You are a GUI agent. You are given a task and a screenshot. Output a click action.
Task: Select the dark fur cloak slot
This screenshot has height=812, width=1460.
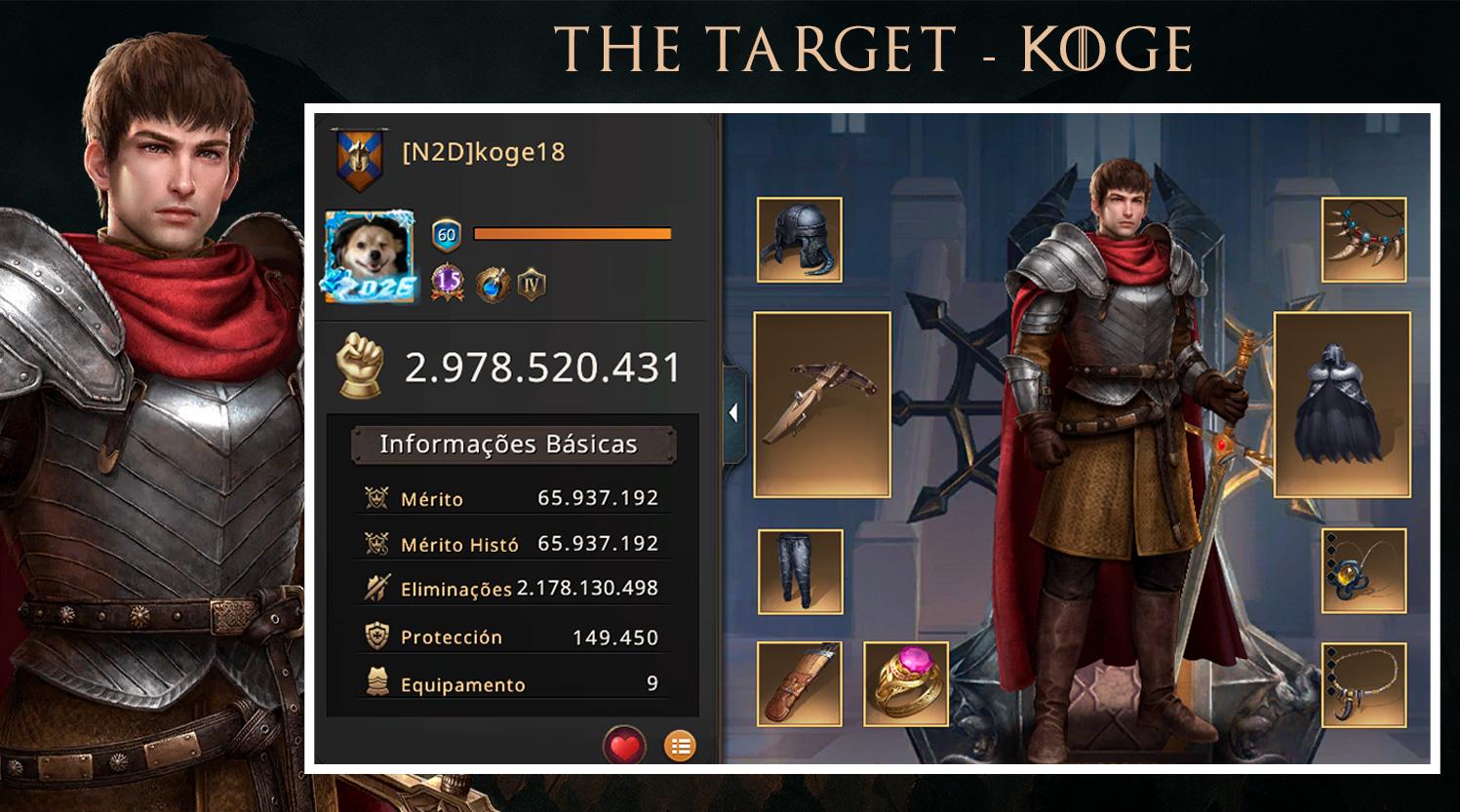click(1342, 405)
